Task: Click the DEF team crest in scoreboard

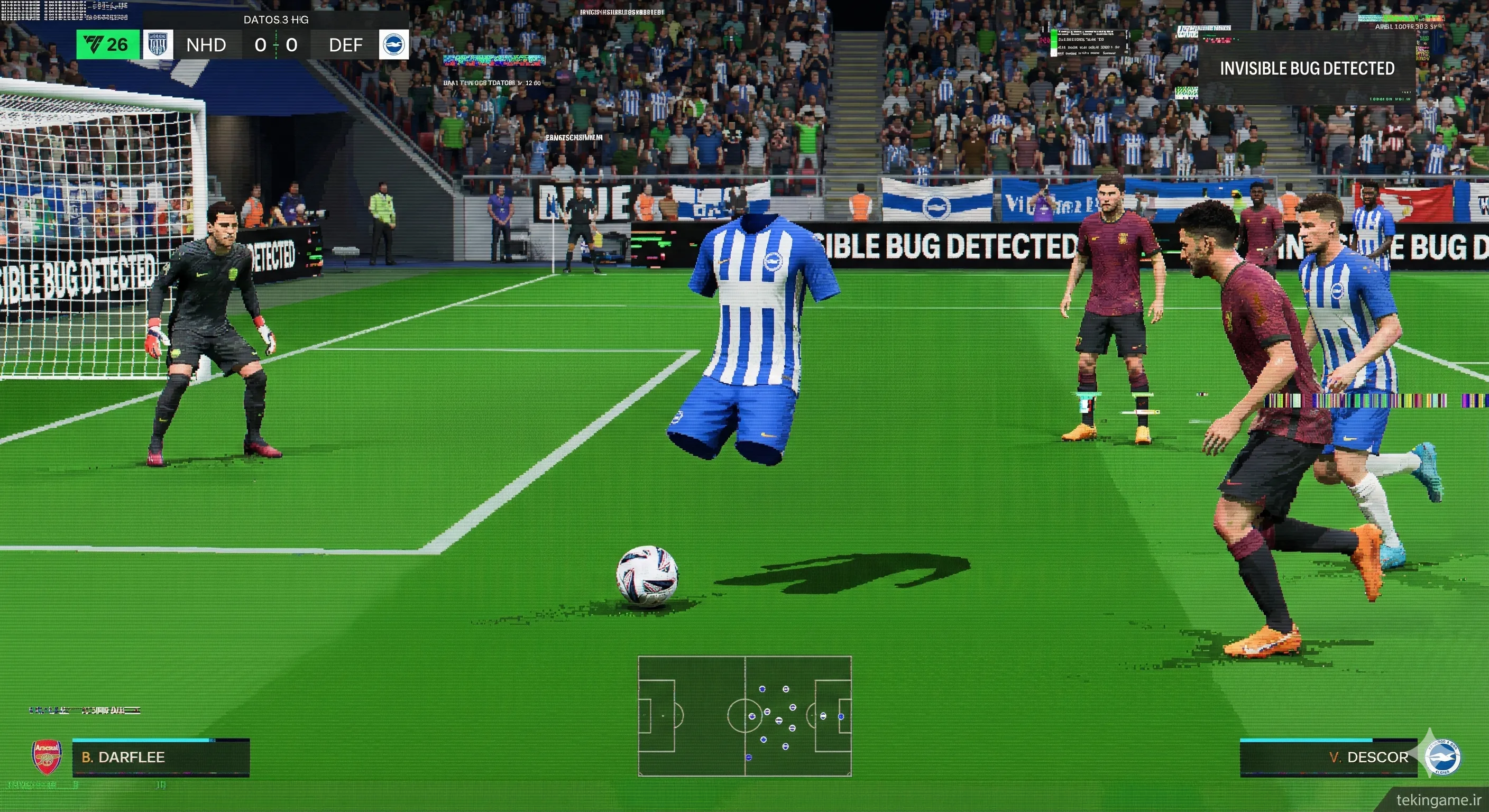Action: [393, 44]
